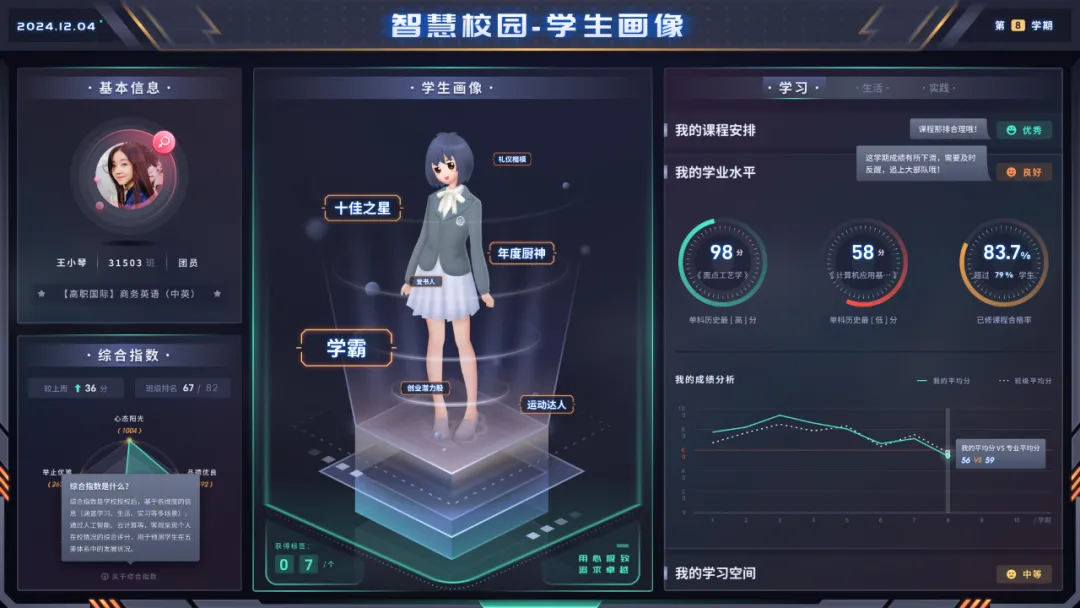The height and width of the screenshot is (608, 1080).
Task: Click the pink search icon on avatar
Action: [164, 142]
